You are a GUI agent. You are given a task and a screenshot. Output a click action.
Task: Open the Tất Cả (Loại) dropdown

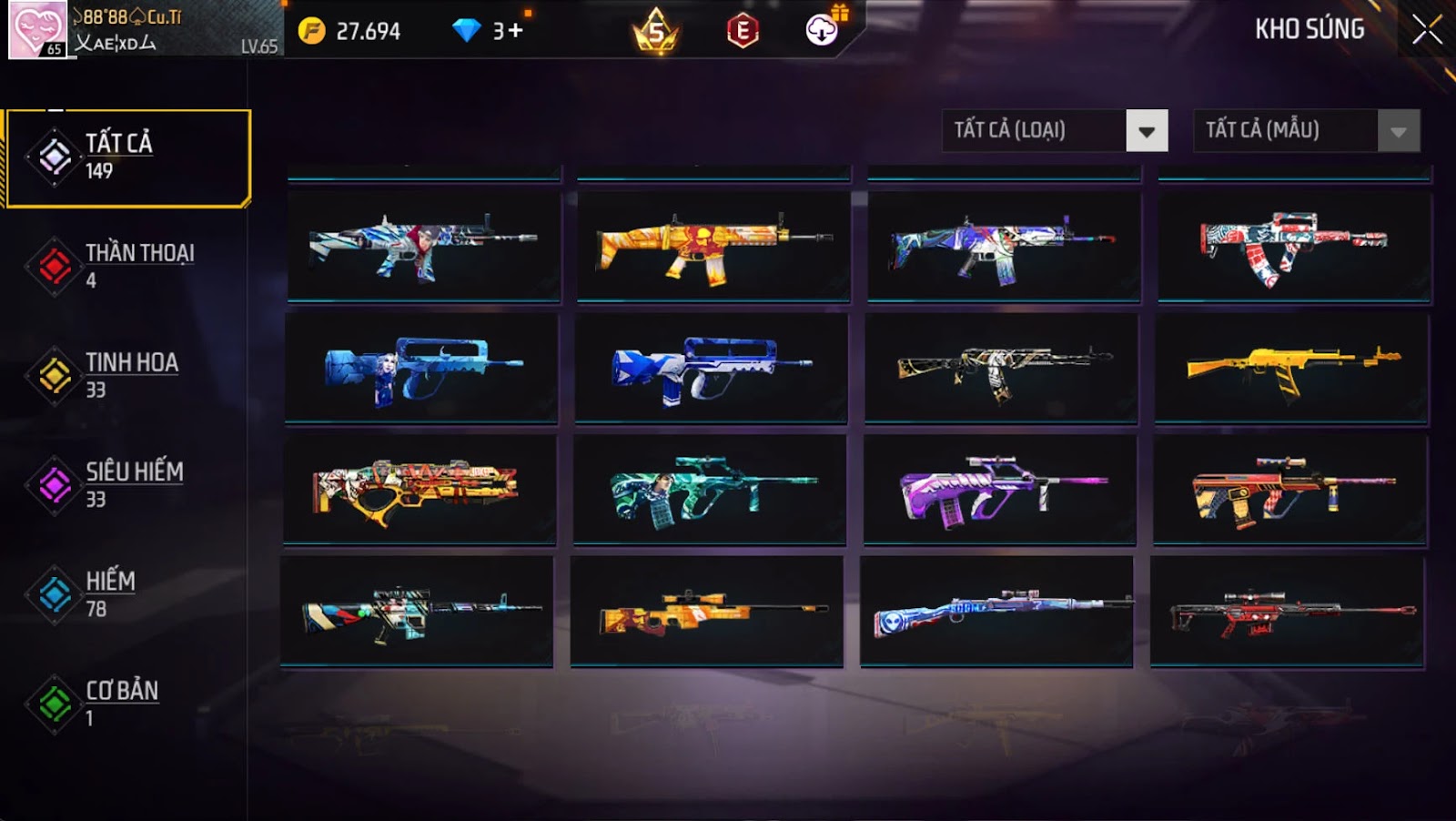(1146, 131)
